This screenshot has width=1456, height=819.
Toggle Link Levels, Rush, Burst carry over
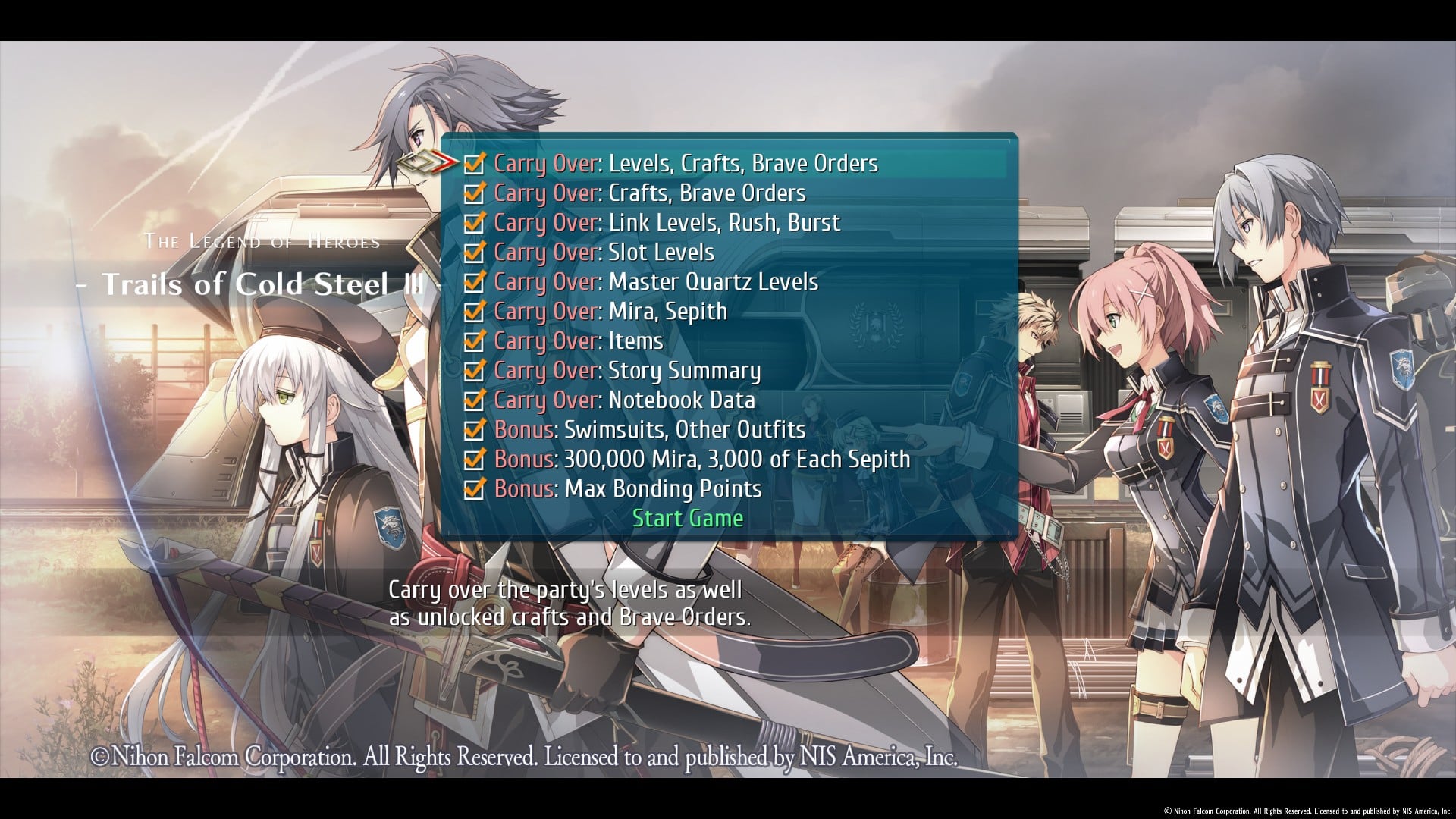(474, 223)
